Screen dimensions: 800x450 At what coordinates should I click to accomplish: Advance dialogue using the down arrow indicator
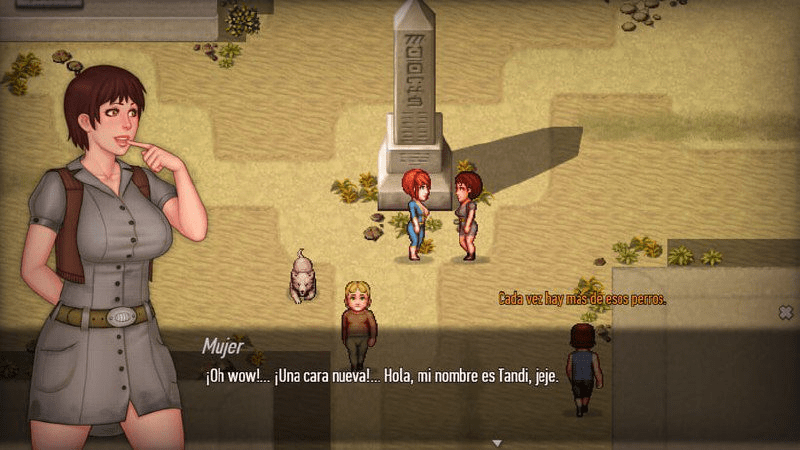pyautogui.click(x=496, y=441)
